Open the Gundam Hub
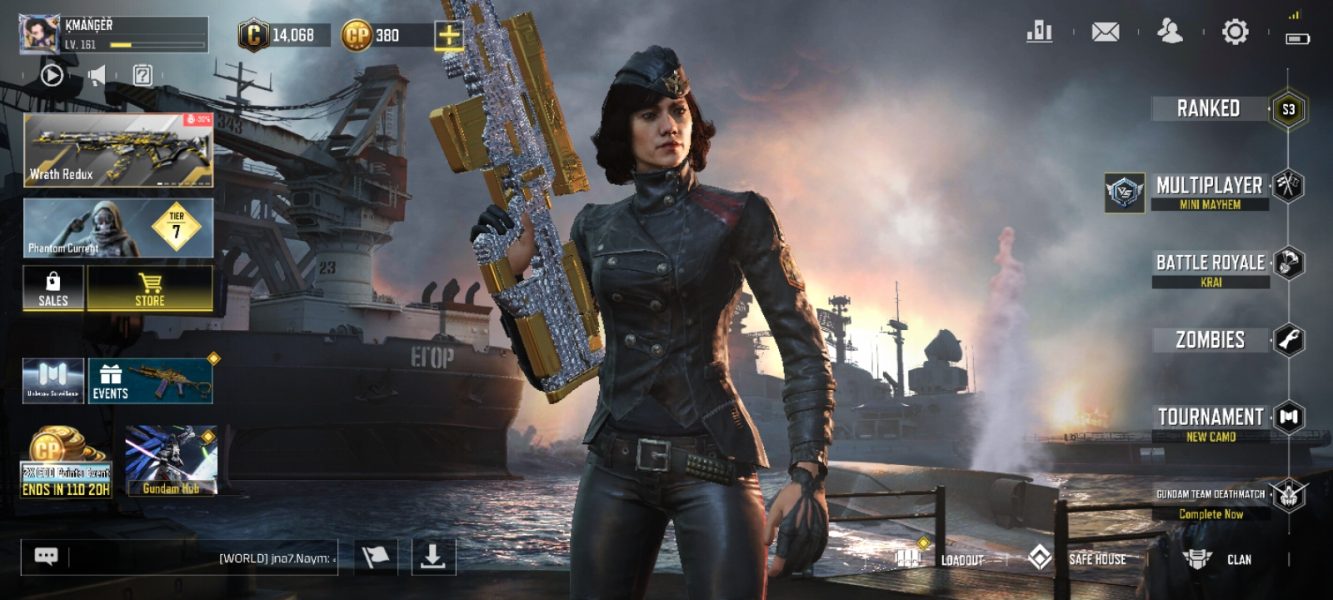Viewport: 1333px width, 600px height. 170,461
